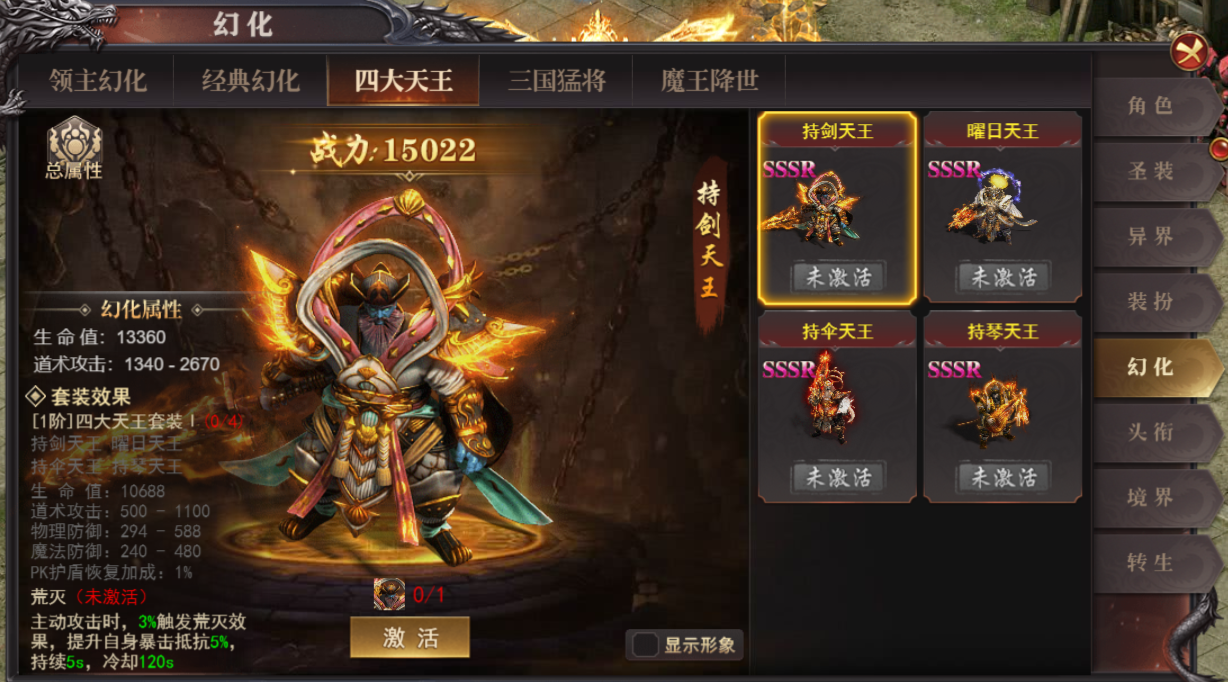Toggle the 显示形象 checkbox

[646, 645]
